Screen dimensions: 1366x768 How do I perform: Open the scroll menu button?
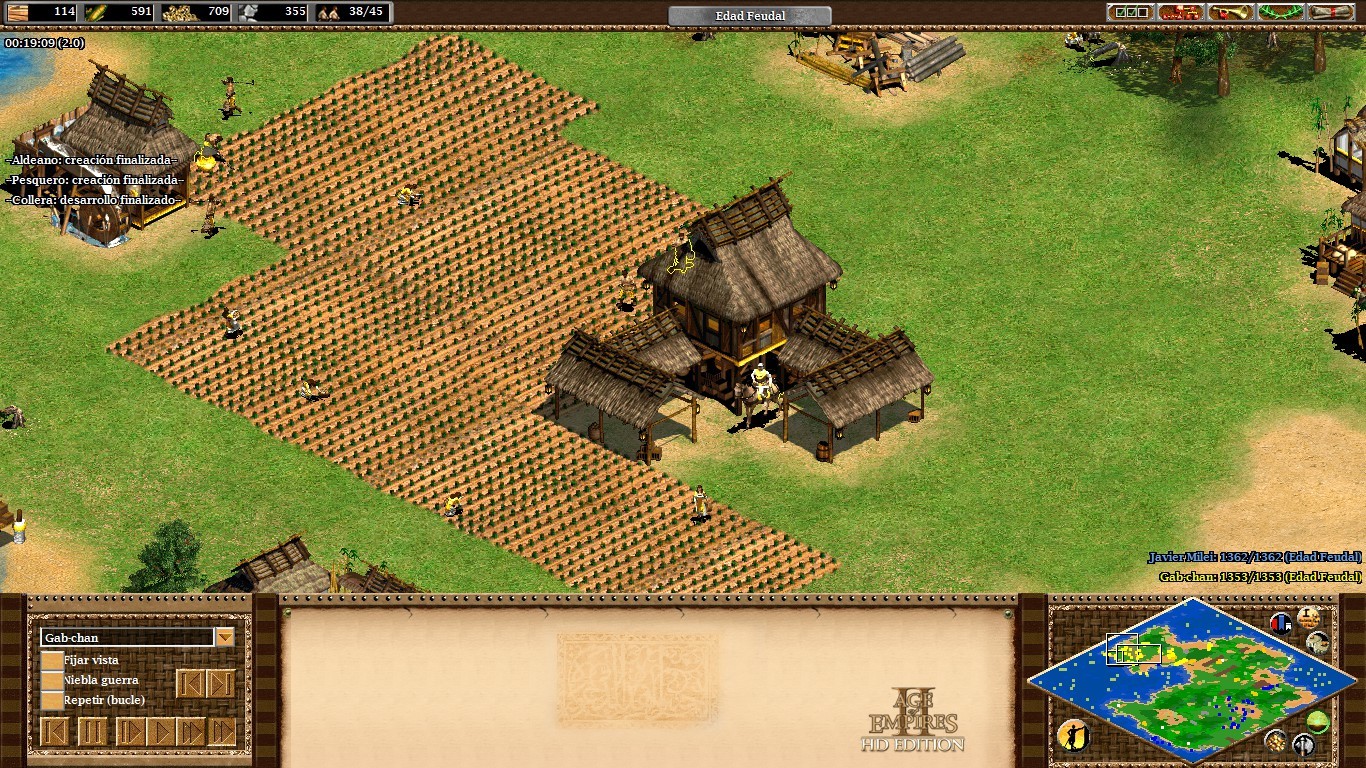click(1331, 12)
